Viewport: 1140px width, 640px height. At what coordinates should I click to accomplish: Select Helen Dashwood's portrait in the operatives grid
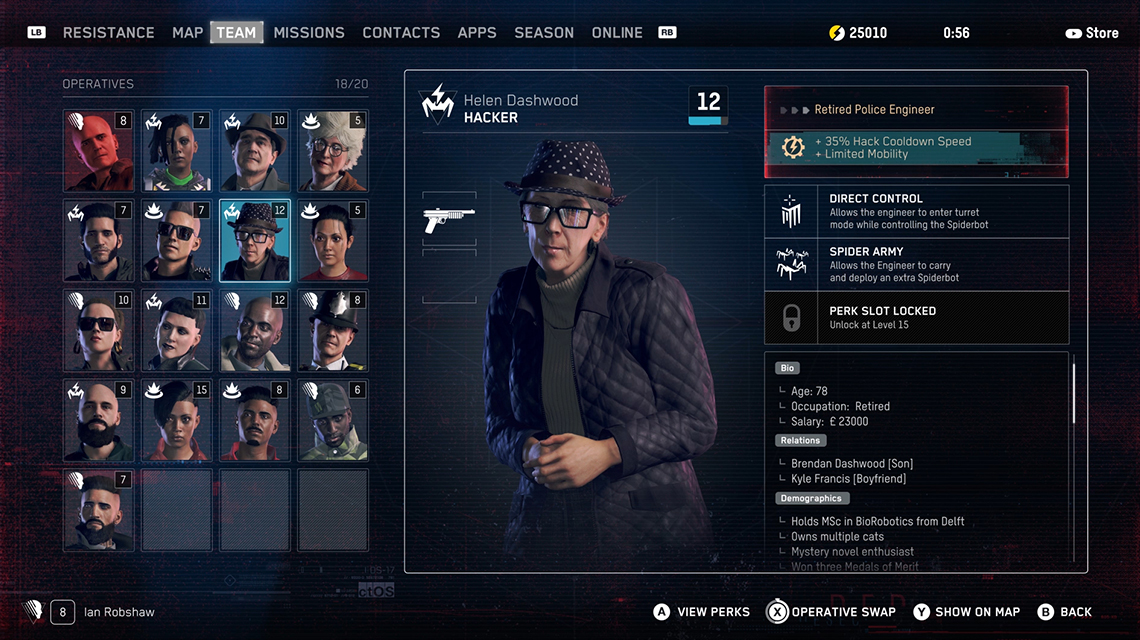255,241
